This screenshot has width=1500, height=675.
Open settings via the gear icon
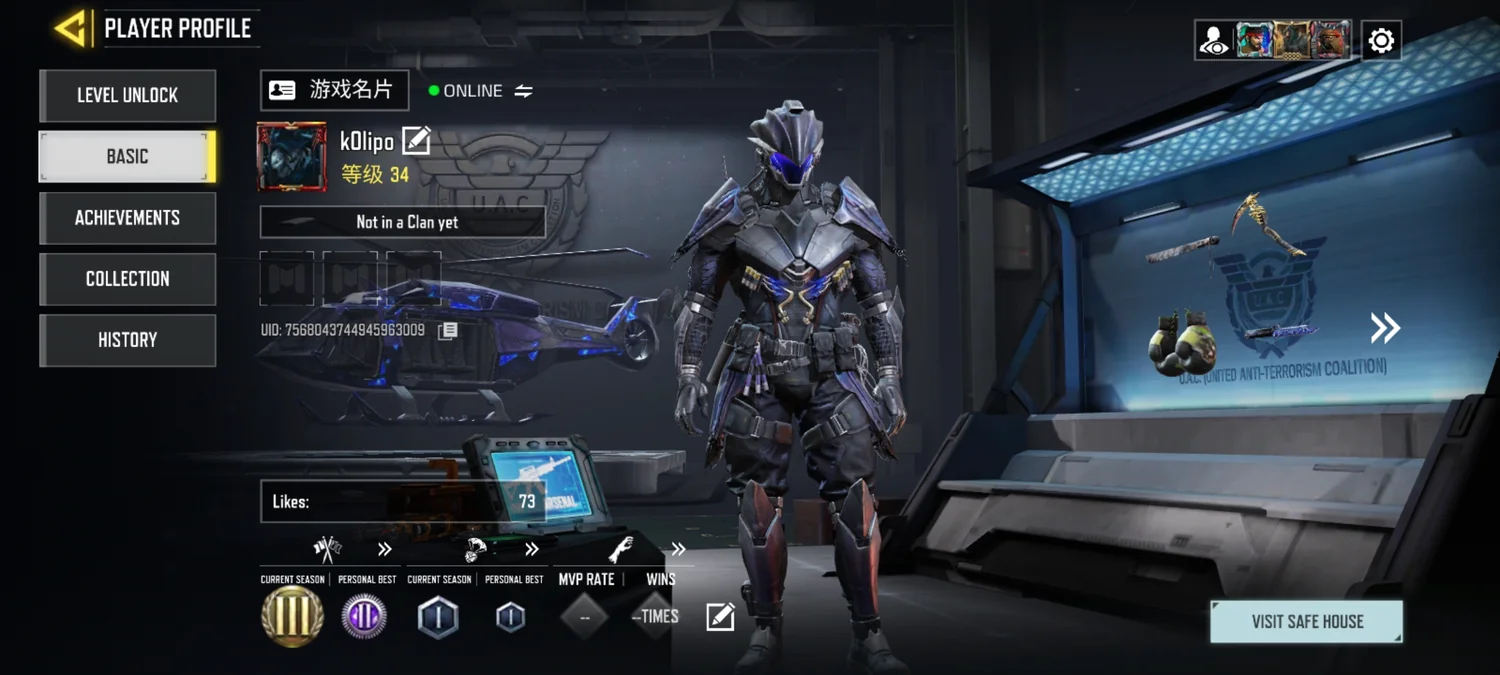click(x=1381, y=40)
